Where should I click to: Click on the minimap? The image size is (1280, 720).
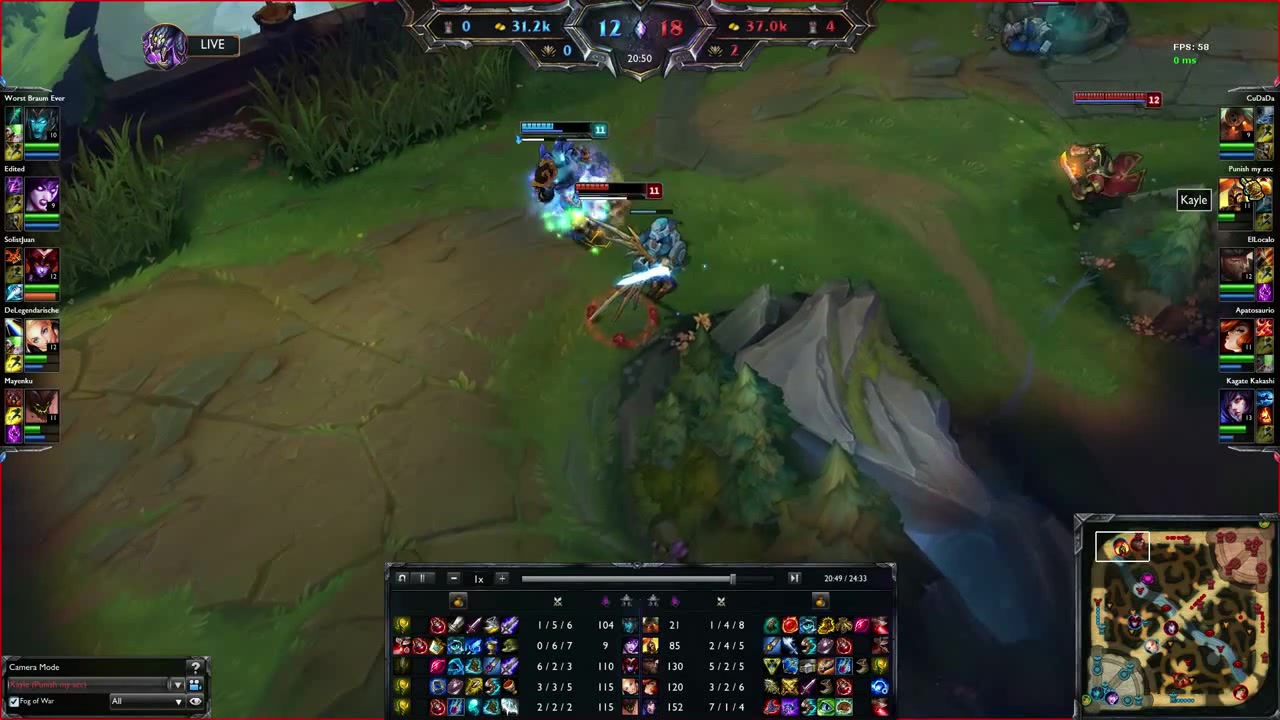(x=1176, y=616)
